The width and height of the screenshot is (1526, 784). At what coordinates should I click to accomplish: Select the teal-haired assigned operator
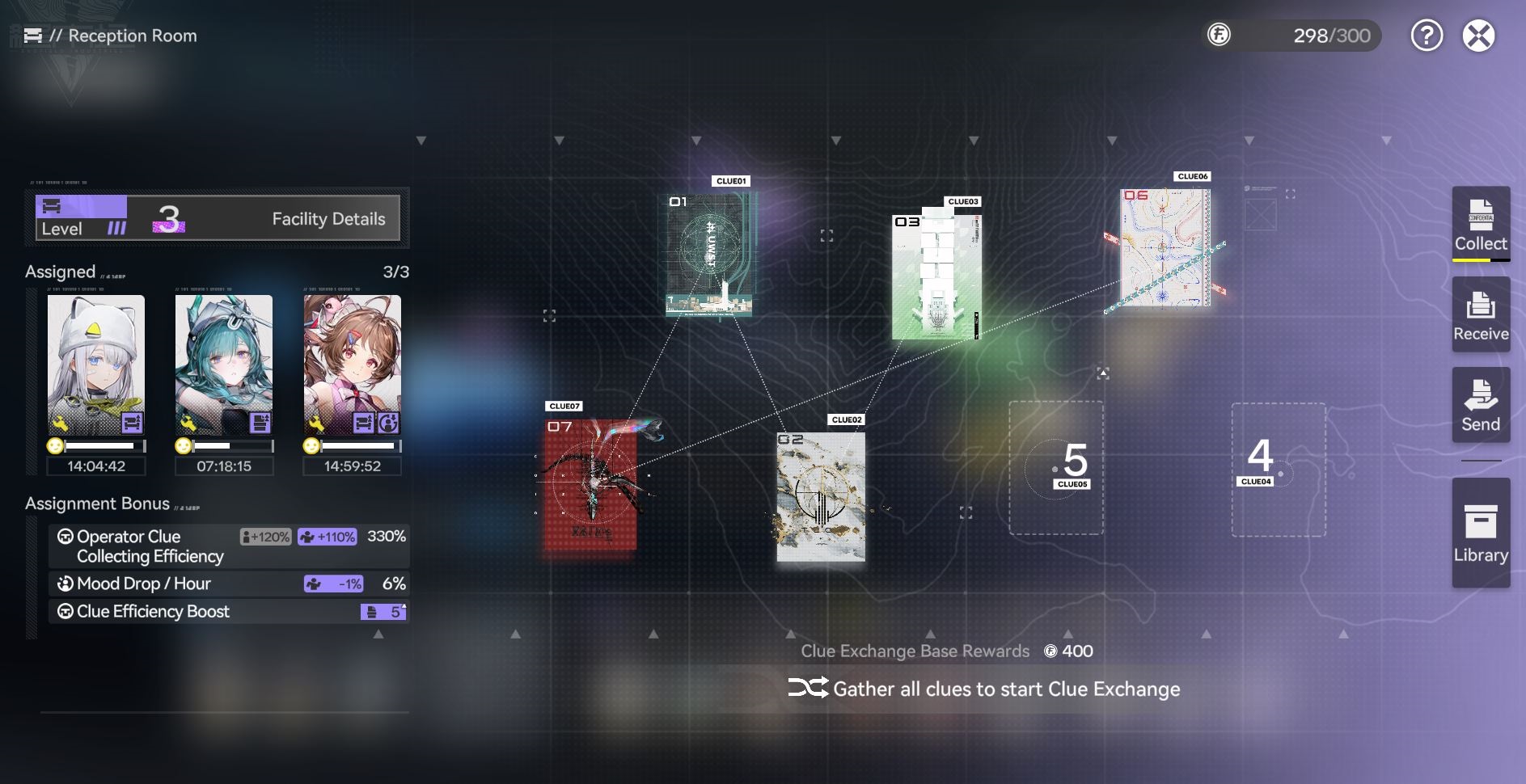[224, 365]
